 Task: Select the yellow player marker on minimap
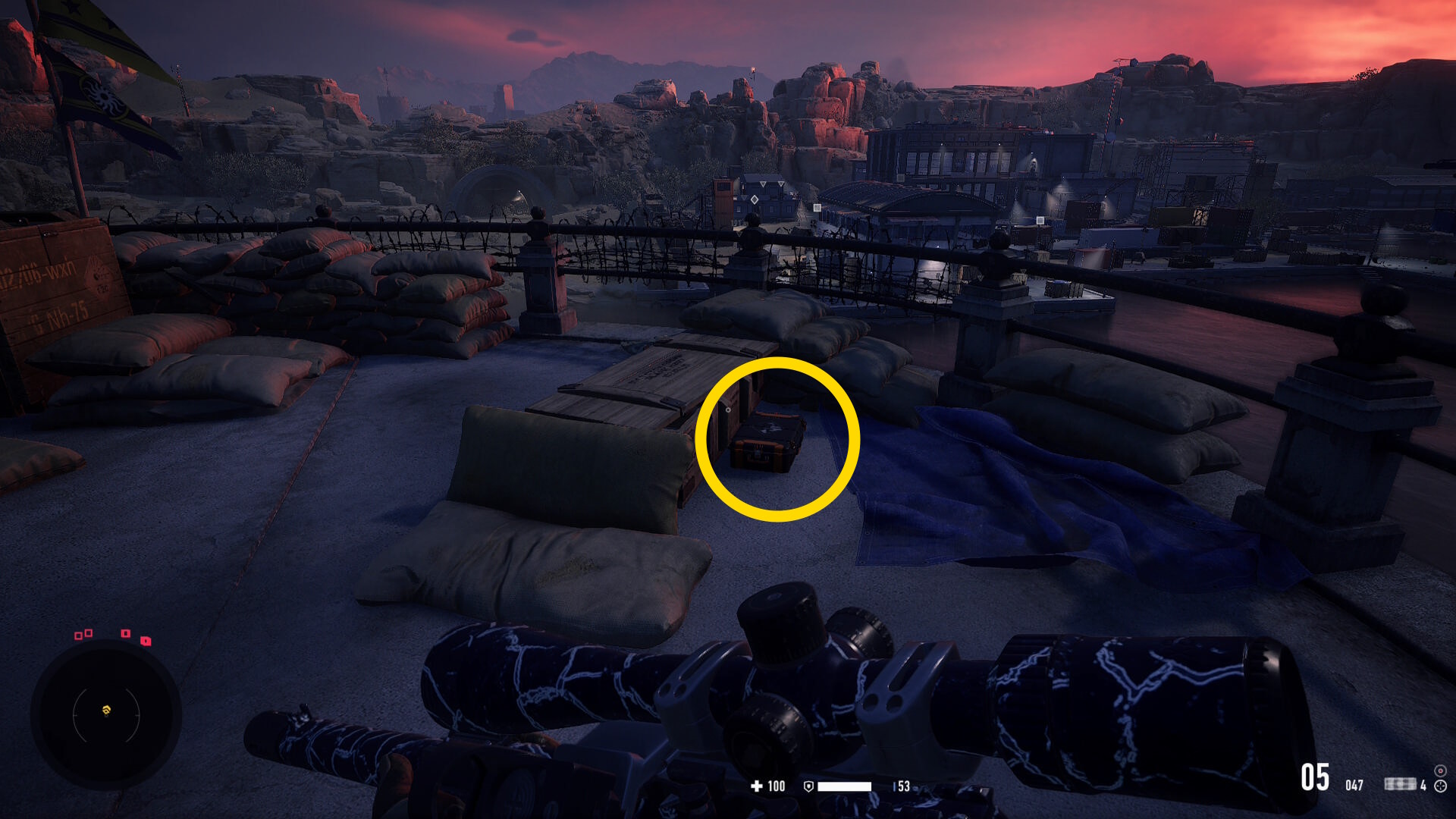[x=106, y=711]
